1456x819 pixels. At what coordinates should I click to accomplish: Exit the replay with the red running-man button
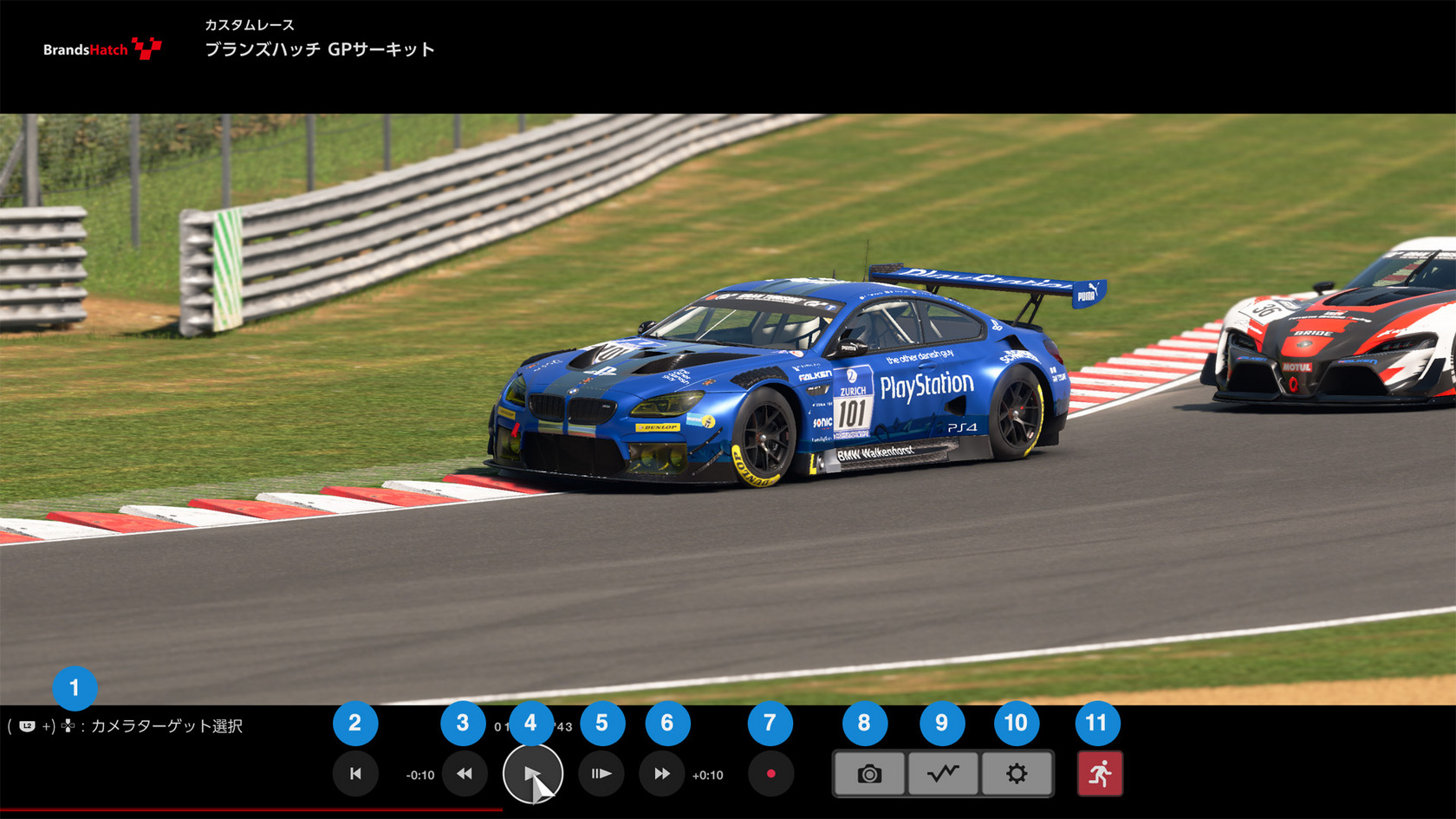click(1100, 774)
